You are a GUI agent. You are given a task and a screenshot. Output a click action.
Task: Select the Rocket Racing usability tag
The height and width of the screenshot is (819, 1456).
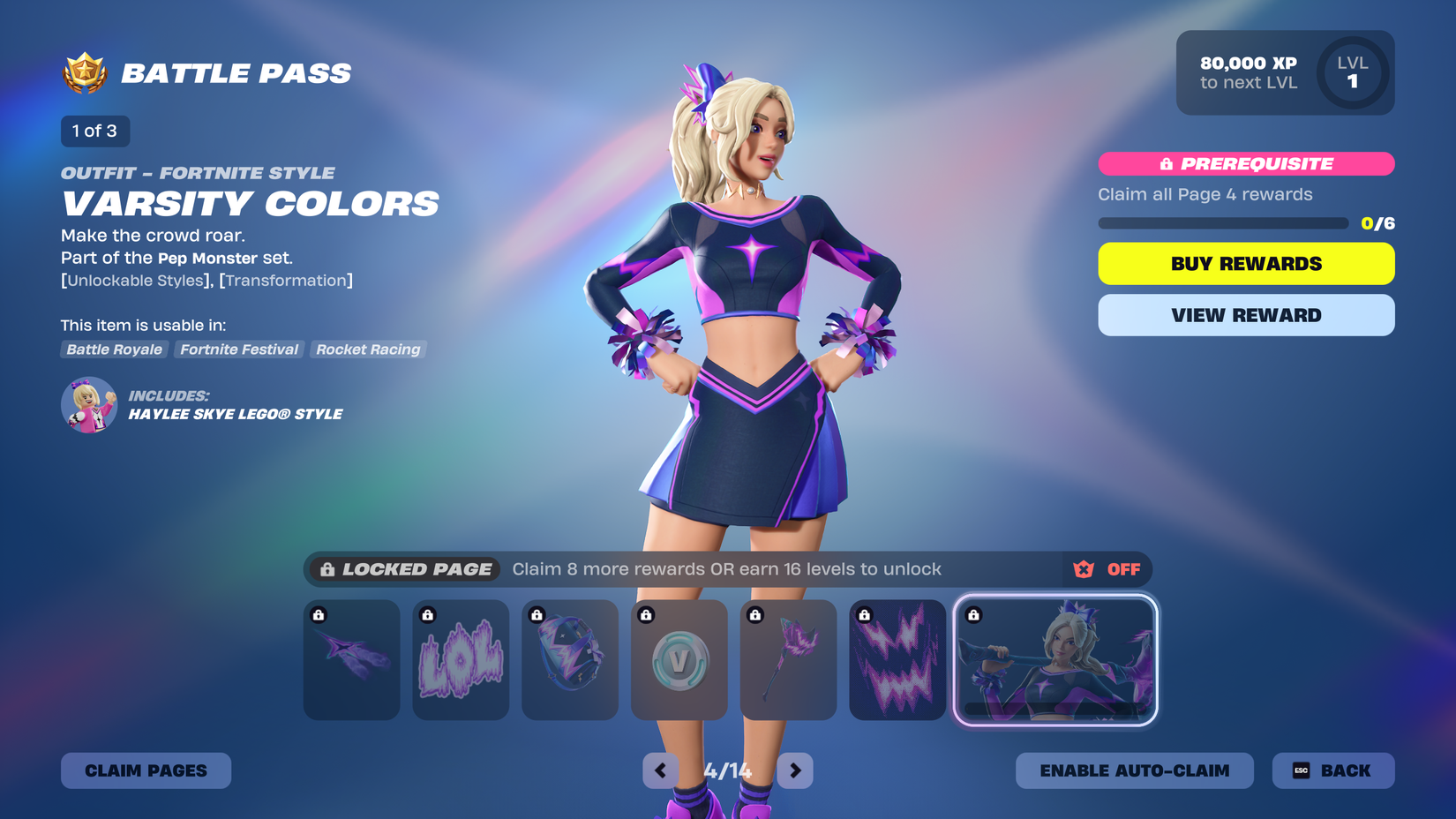click(x=367, y=349)
